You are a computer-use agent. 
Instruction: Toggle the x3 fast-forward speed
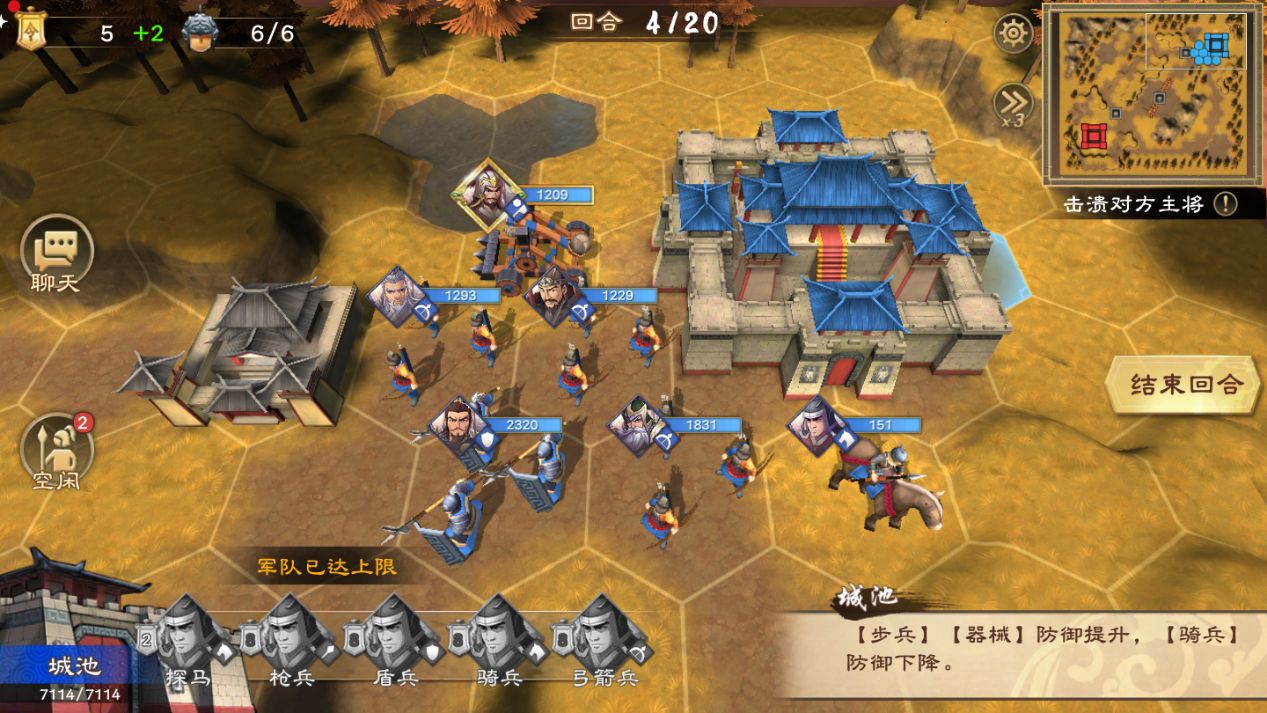pyautogui.click(x=1012, y=103)
